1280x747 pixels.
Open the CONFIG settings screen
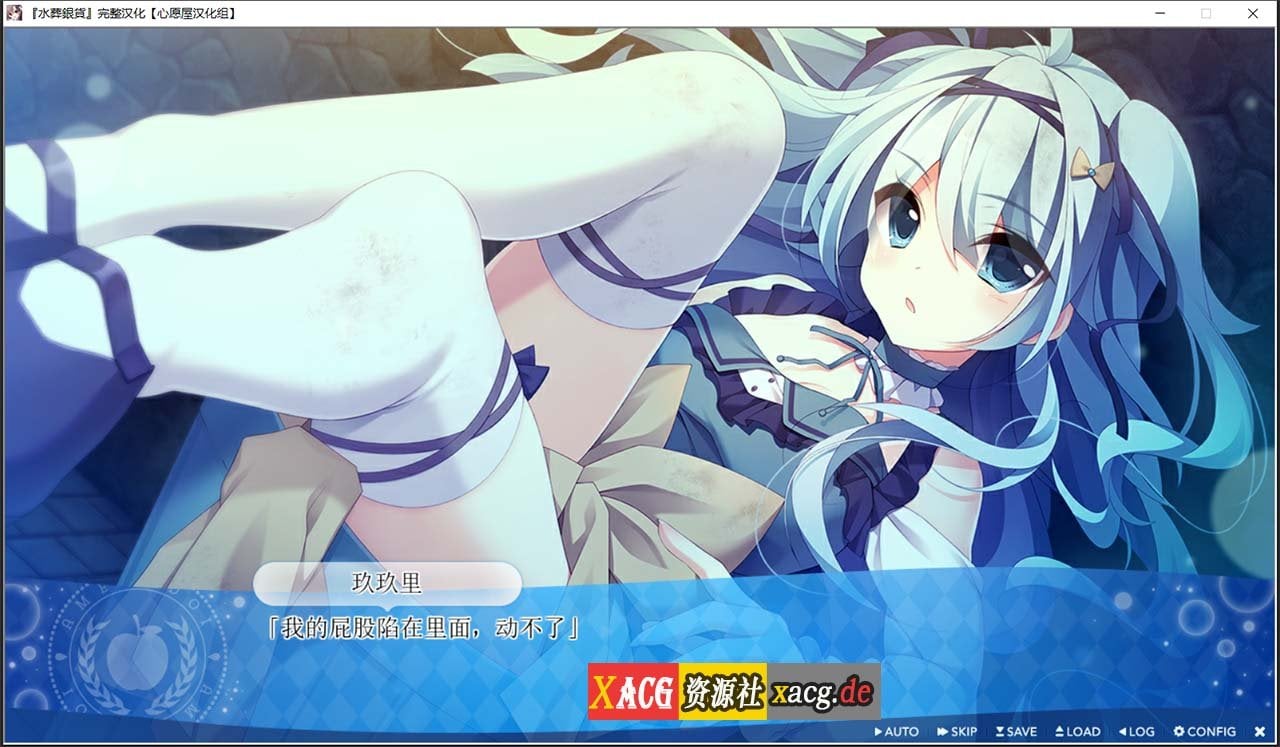pyautogui.click(x=1205, y=732)
